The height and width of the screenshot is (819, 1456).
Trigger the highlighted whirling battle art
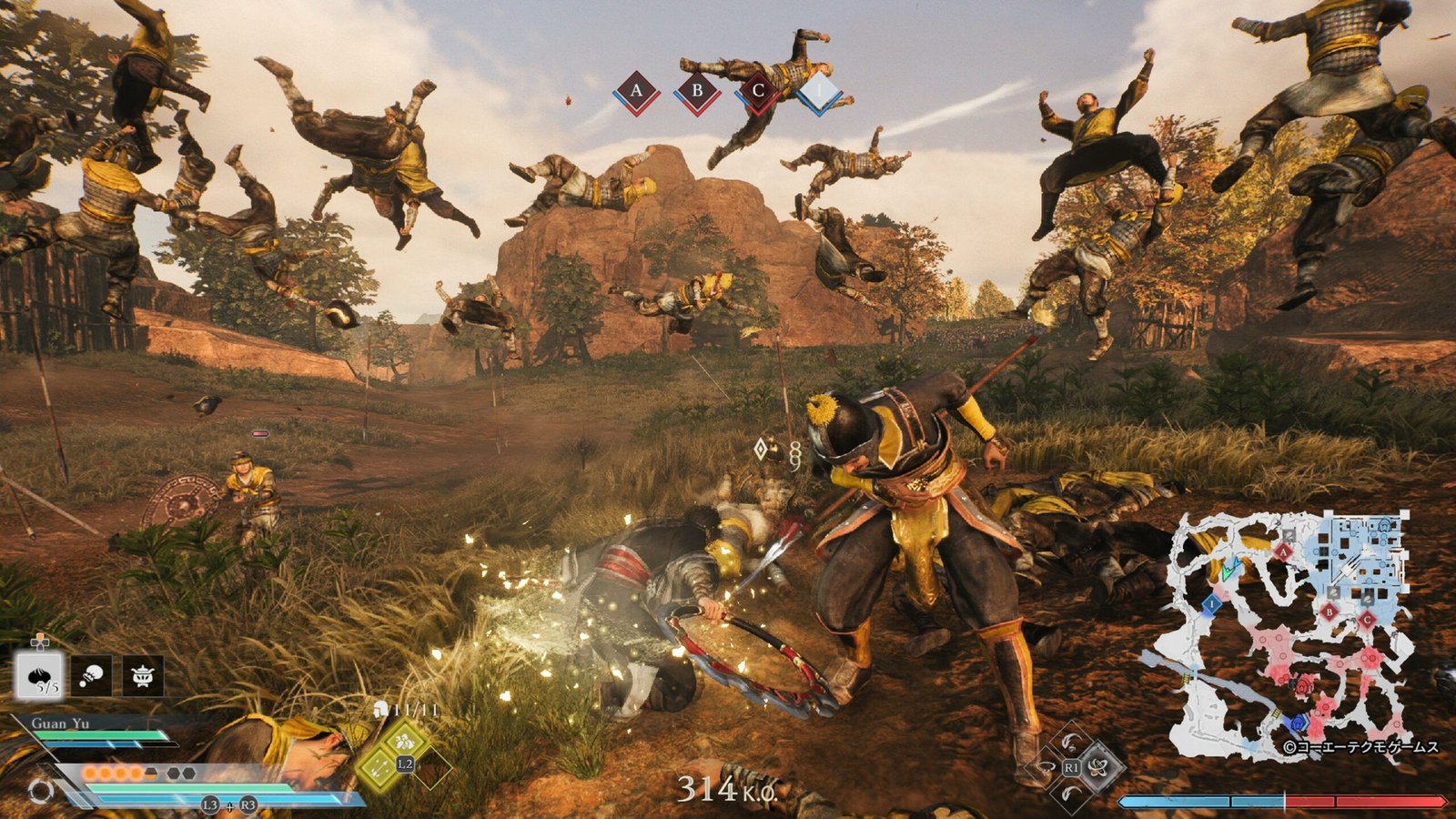(x=1098, y=766)
